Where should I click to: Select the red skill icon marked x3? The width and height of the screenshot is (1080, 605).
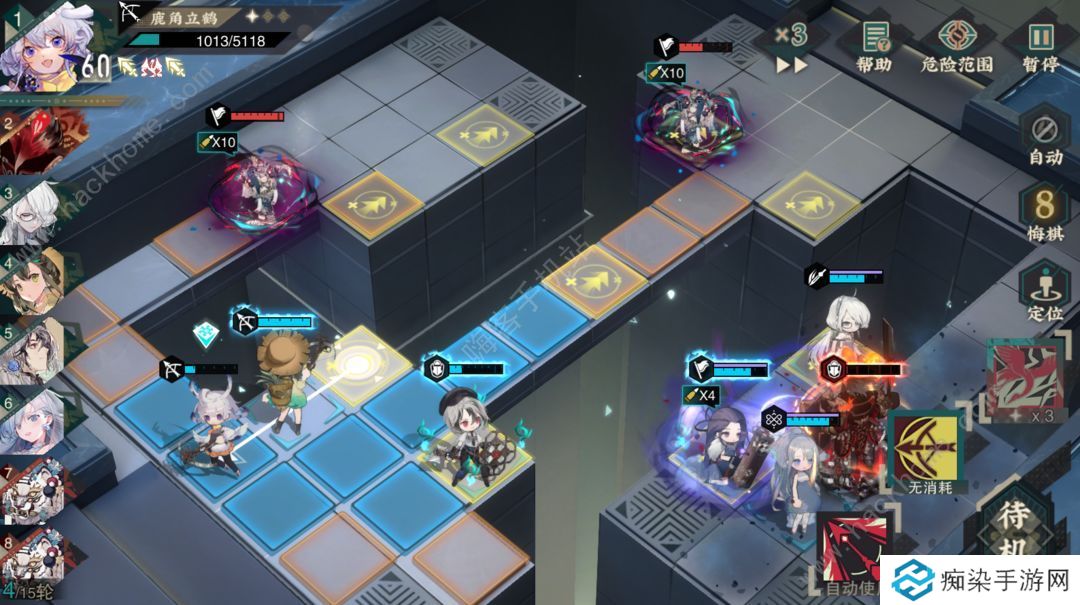[1024, 378]
